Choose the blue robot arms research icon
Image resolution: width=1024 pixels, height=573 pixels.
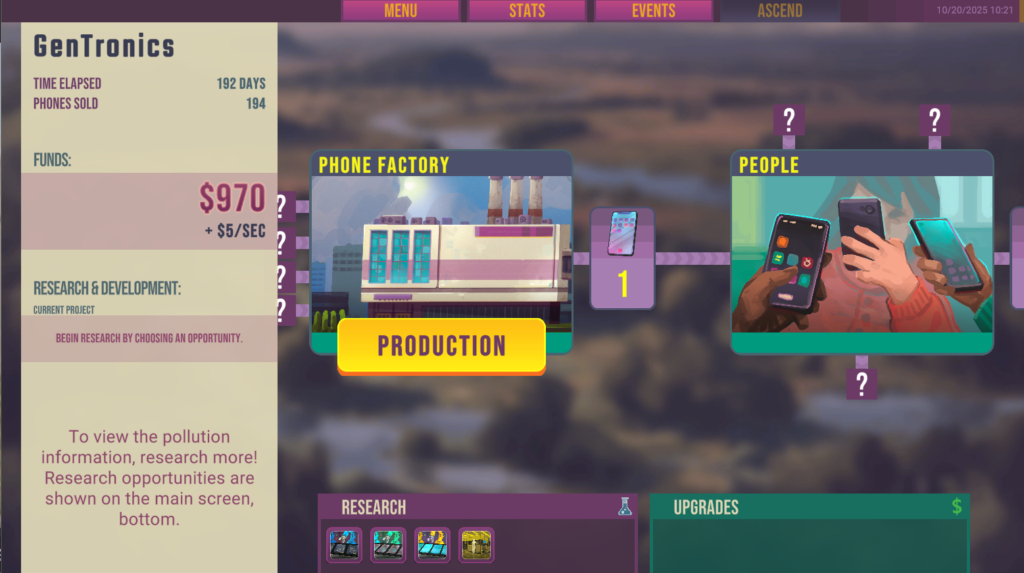click(346, 545)
